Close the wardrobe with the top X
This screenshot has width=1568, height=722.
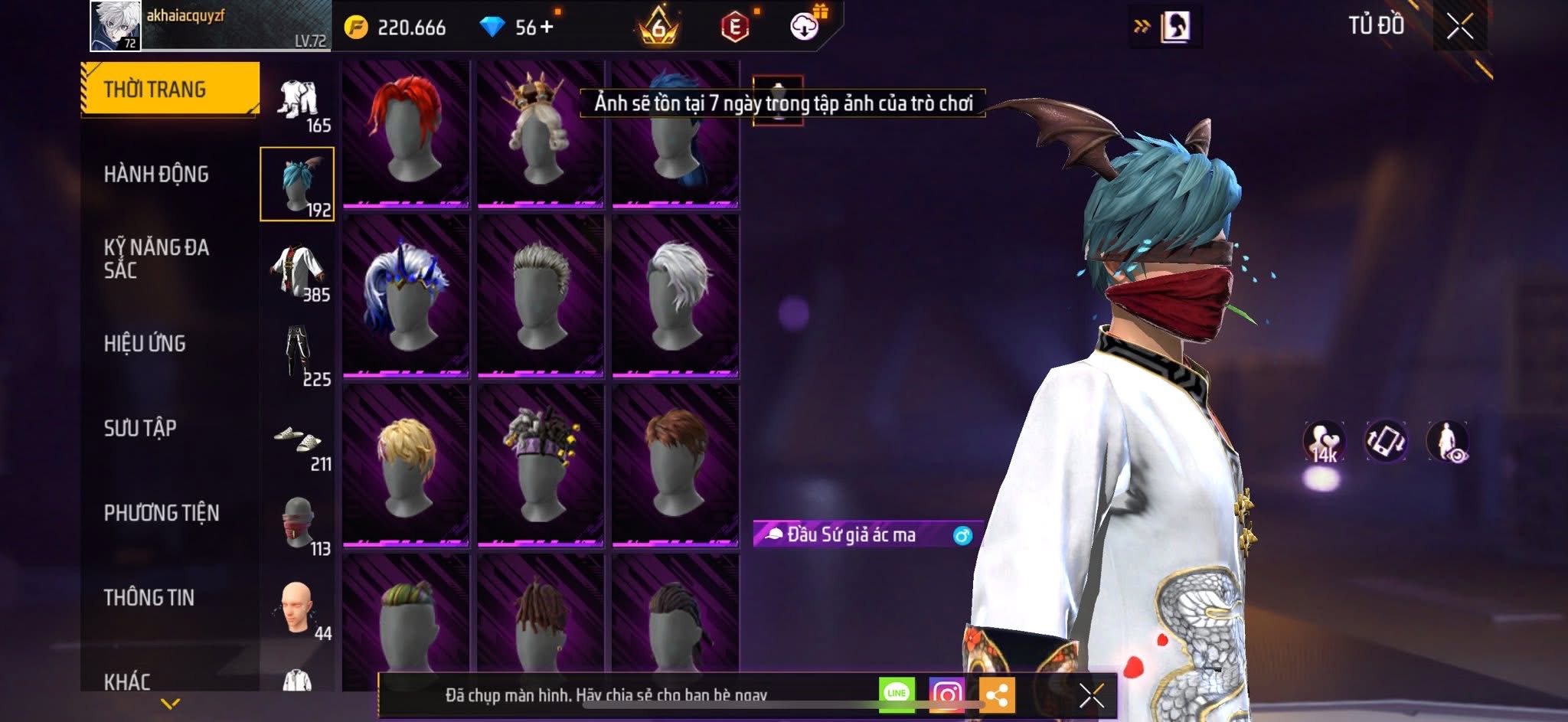pos(1459,27)
